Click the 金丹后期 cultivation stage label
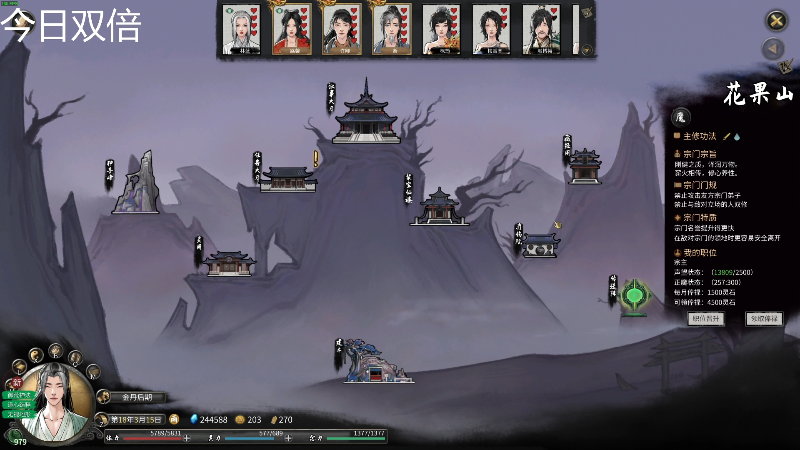The width and height of the screenshot is (800, 450). tap(132, 397)
